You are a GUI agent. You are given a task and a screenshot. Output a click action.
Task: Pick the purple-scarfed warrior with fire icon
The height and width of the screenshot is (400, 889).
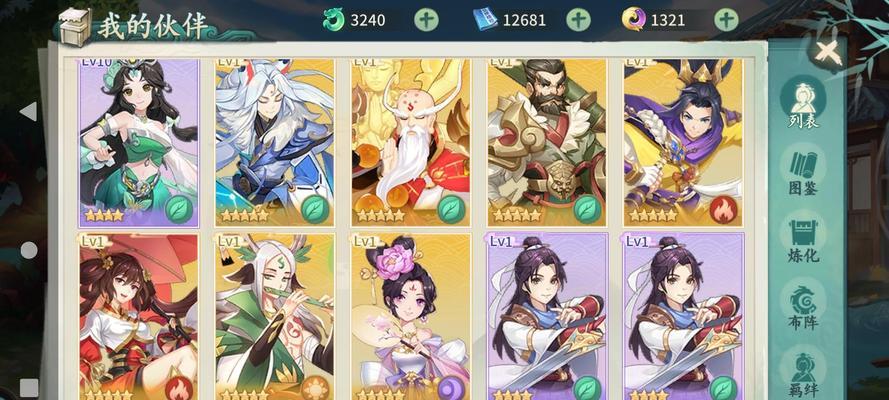(682, 142)
